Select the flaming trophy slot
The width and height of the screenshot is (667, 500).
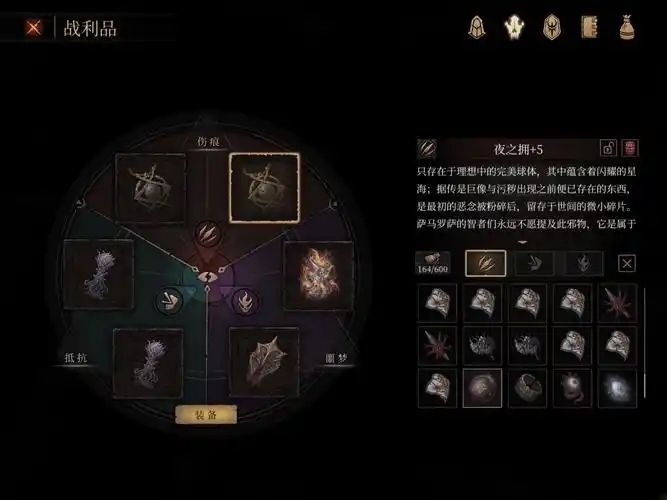point(320,274)
